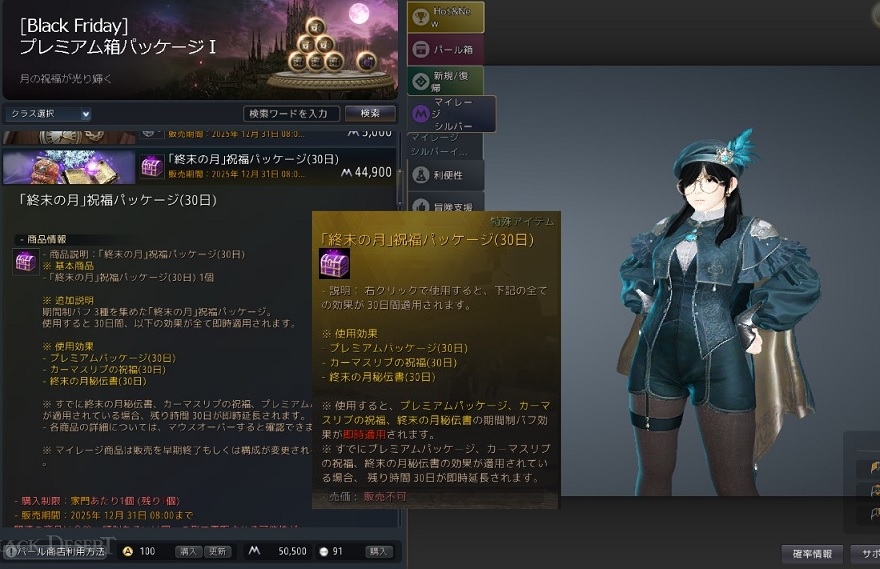
Task: Open the マイレージシルバー category
Action: [452, 113]
